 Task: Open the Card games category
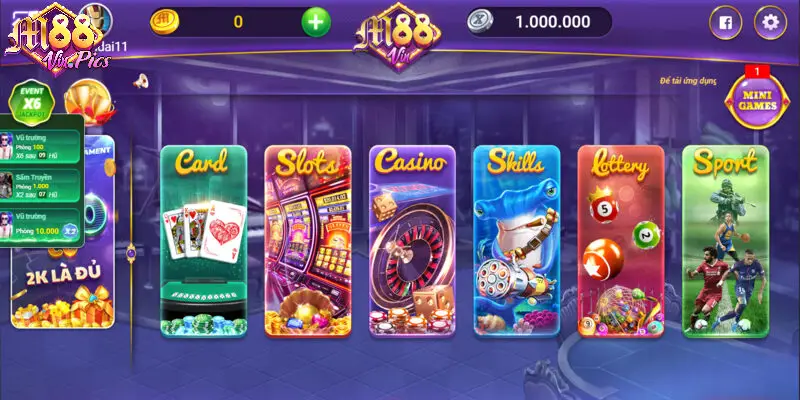tap(204, 240)
